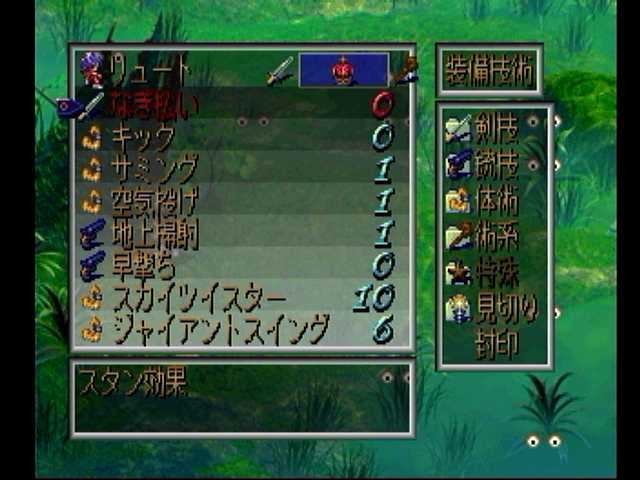This screenshot has height=480, width=640.
Task: Choose the 早撃ち gun skill
Action: [x=143, y=265]
